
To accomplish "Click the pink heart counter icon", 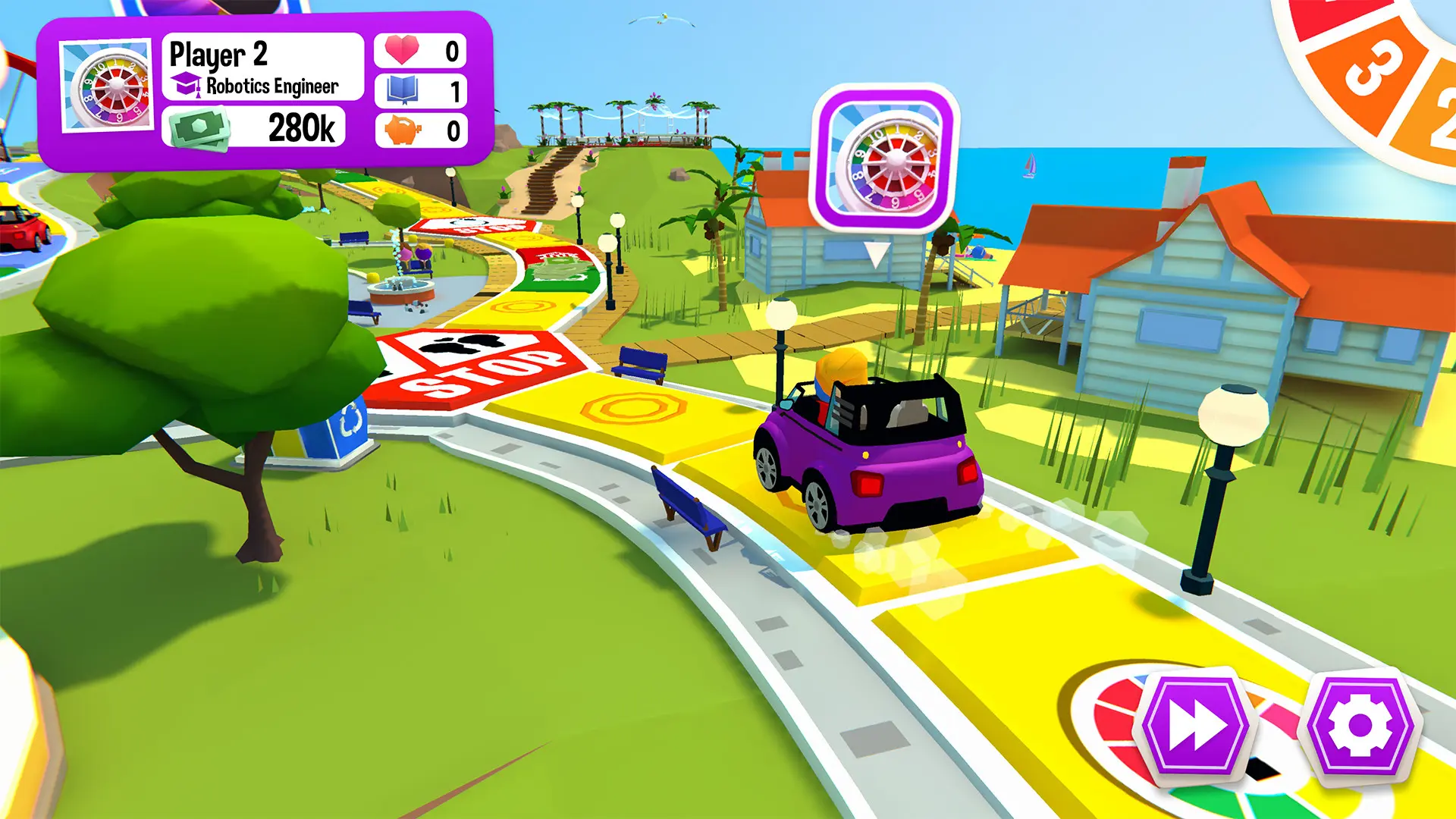I will [404, 49].
